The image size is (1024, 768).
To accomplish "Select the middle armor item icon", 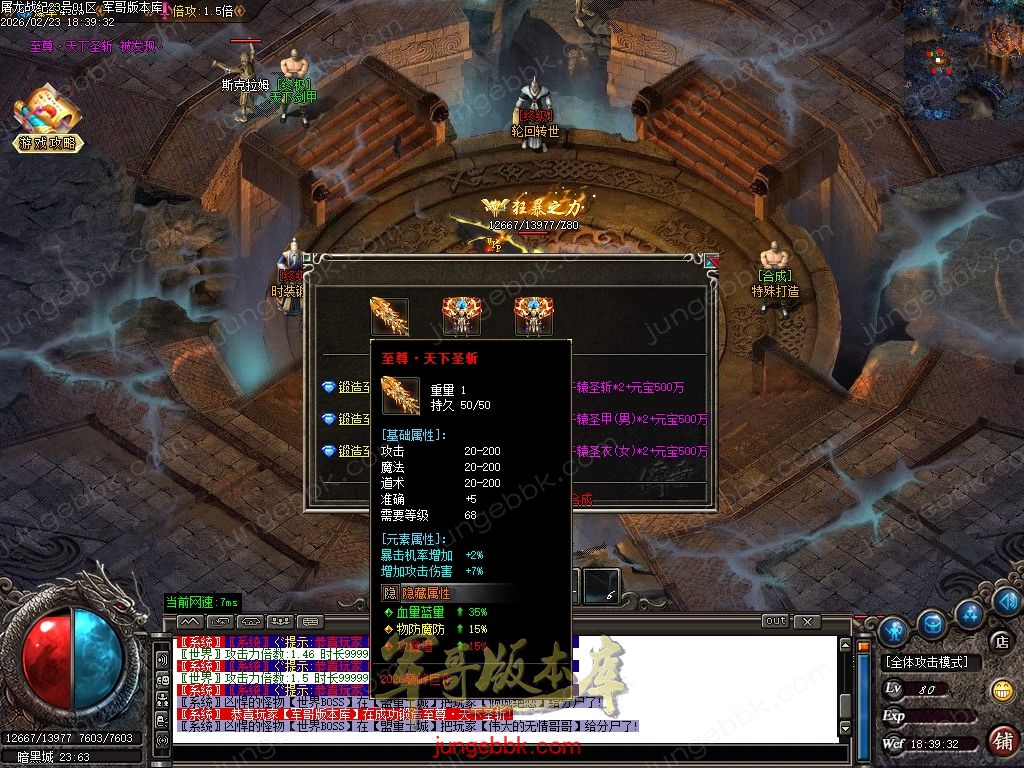I will pyautogui.click(x=462, y=316).
